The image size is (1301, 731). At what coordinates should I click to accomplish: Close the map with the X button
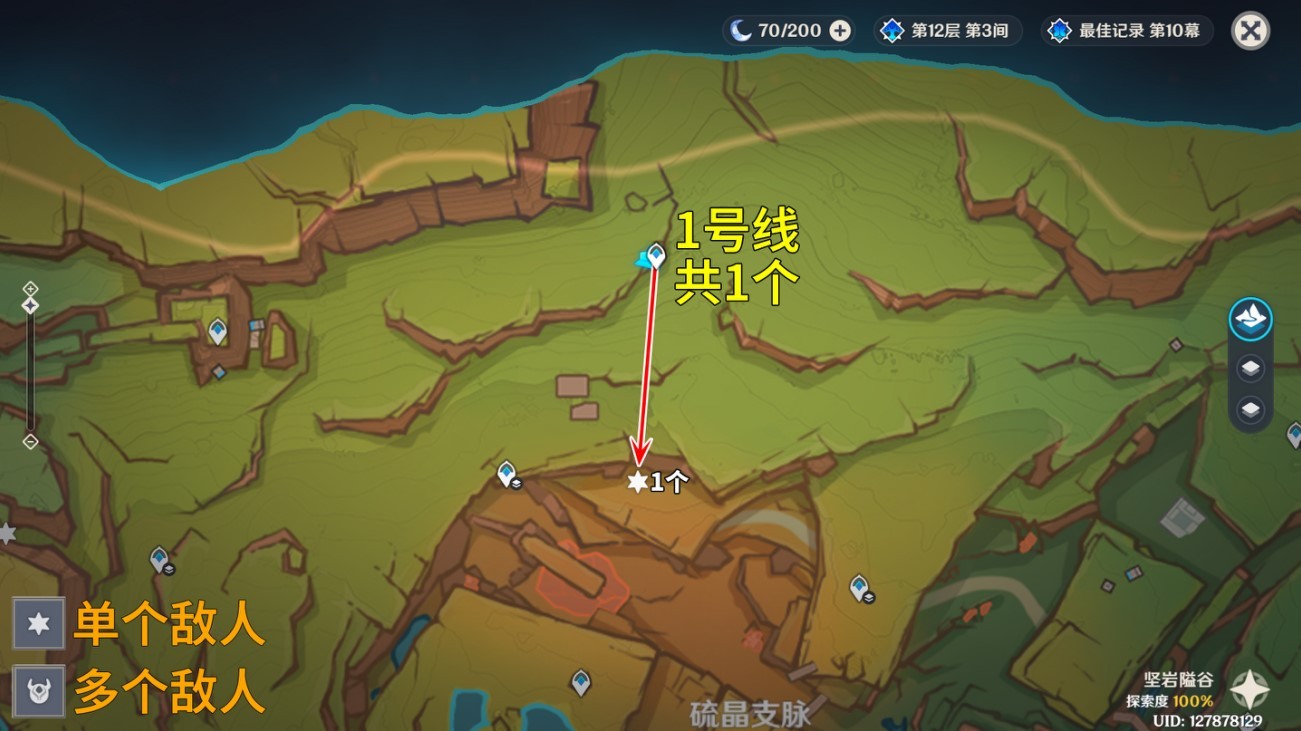(1250, 31)
